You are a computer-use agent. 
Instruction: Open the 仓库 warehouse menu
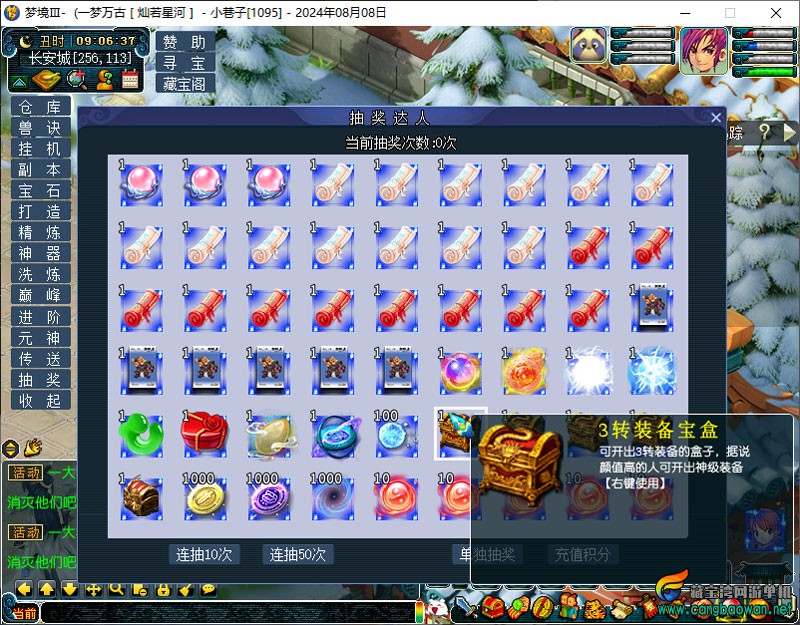click(x=40, y=108)
